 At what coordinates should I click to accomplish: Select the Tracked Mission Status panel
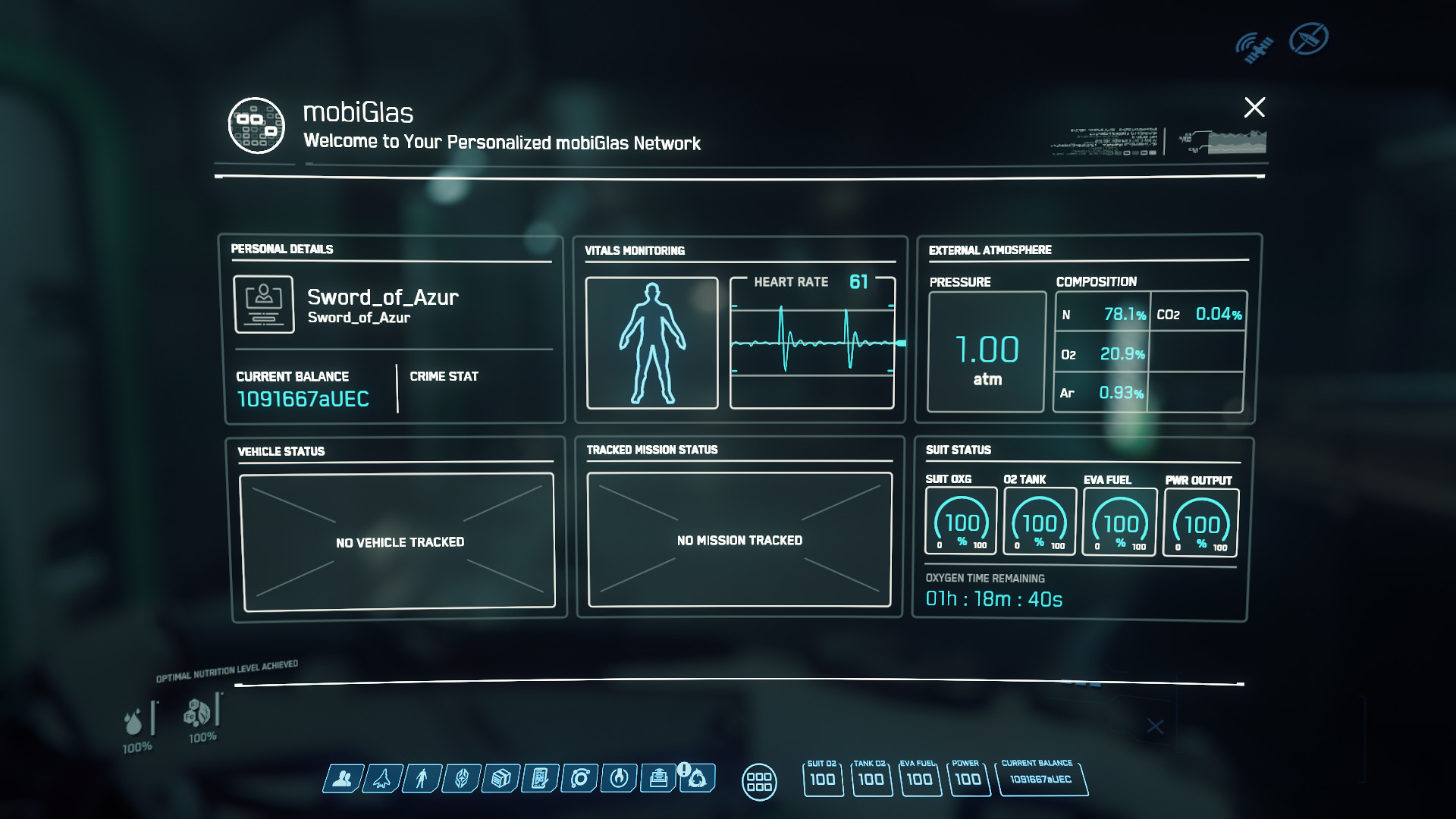(x=739, y=539)
